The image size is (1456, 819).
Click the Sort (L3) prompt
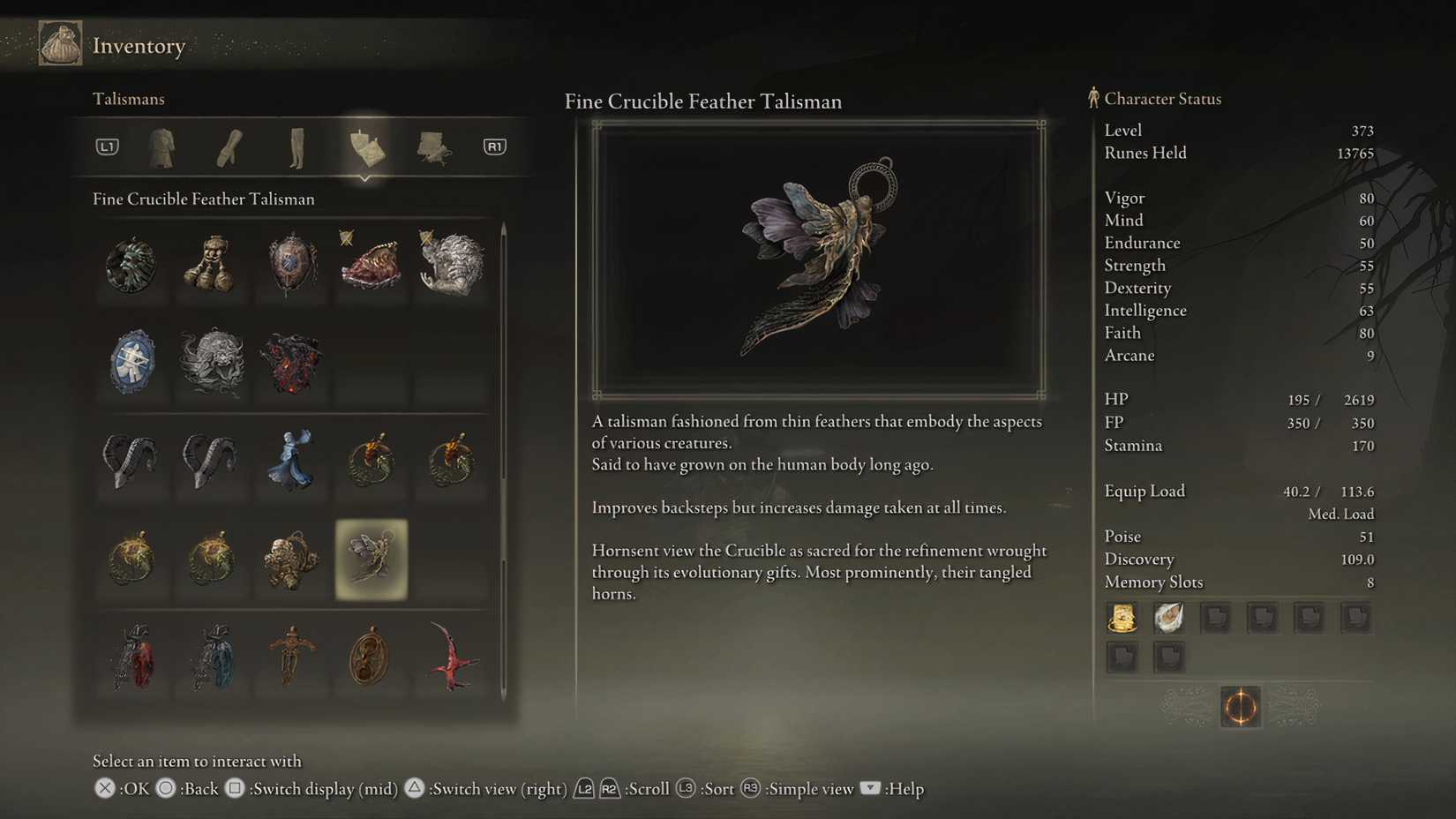point(703,789)
